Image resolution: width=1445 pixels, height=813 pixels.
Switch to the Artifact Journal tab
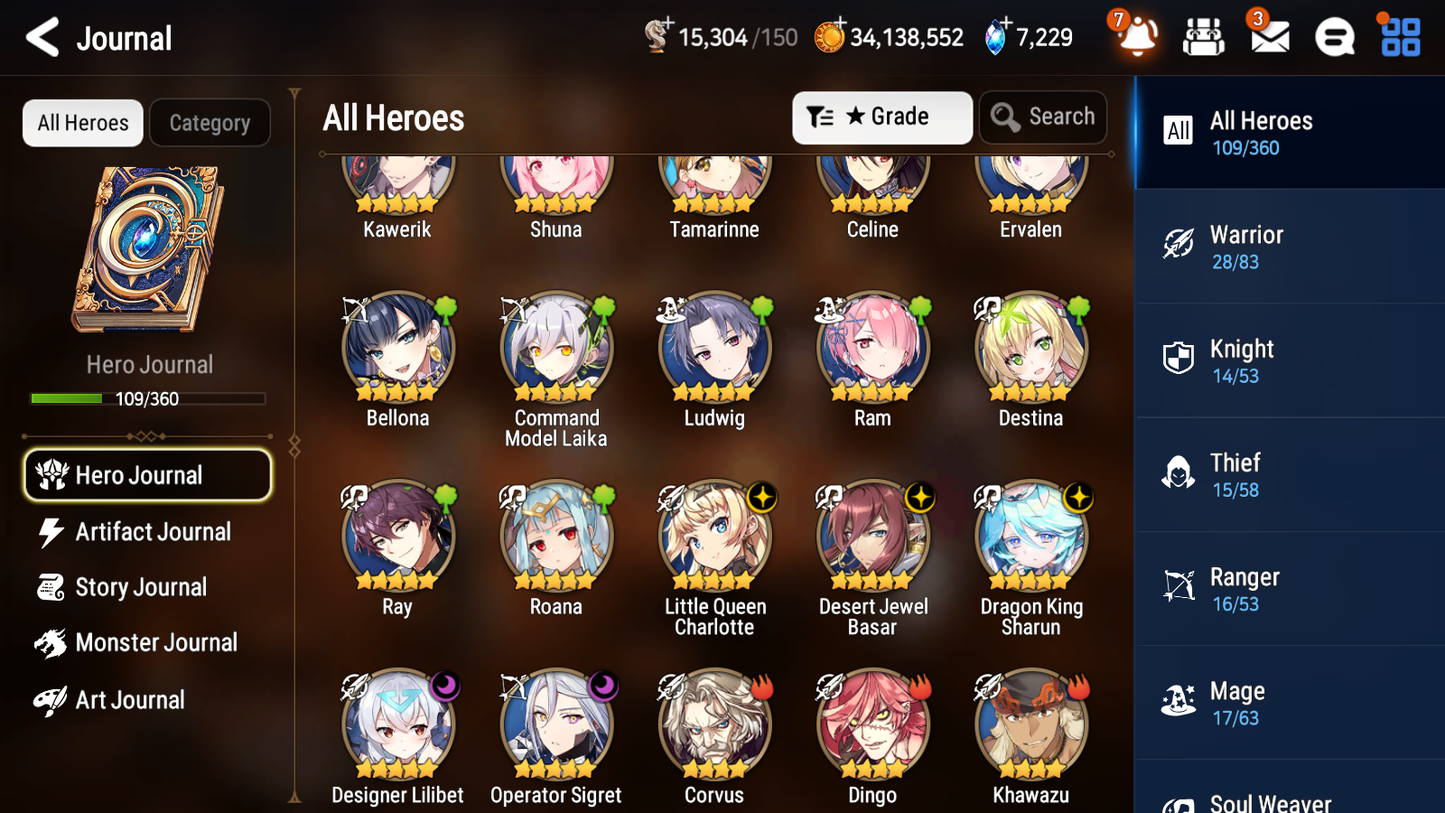click(x=152, y=531)
